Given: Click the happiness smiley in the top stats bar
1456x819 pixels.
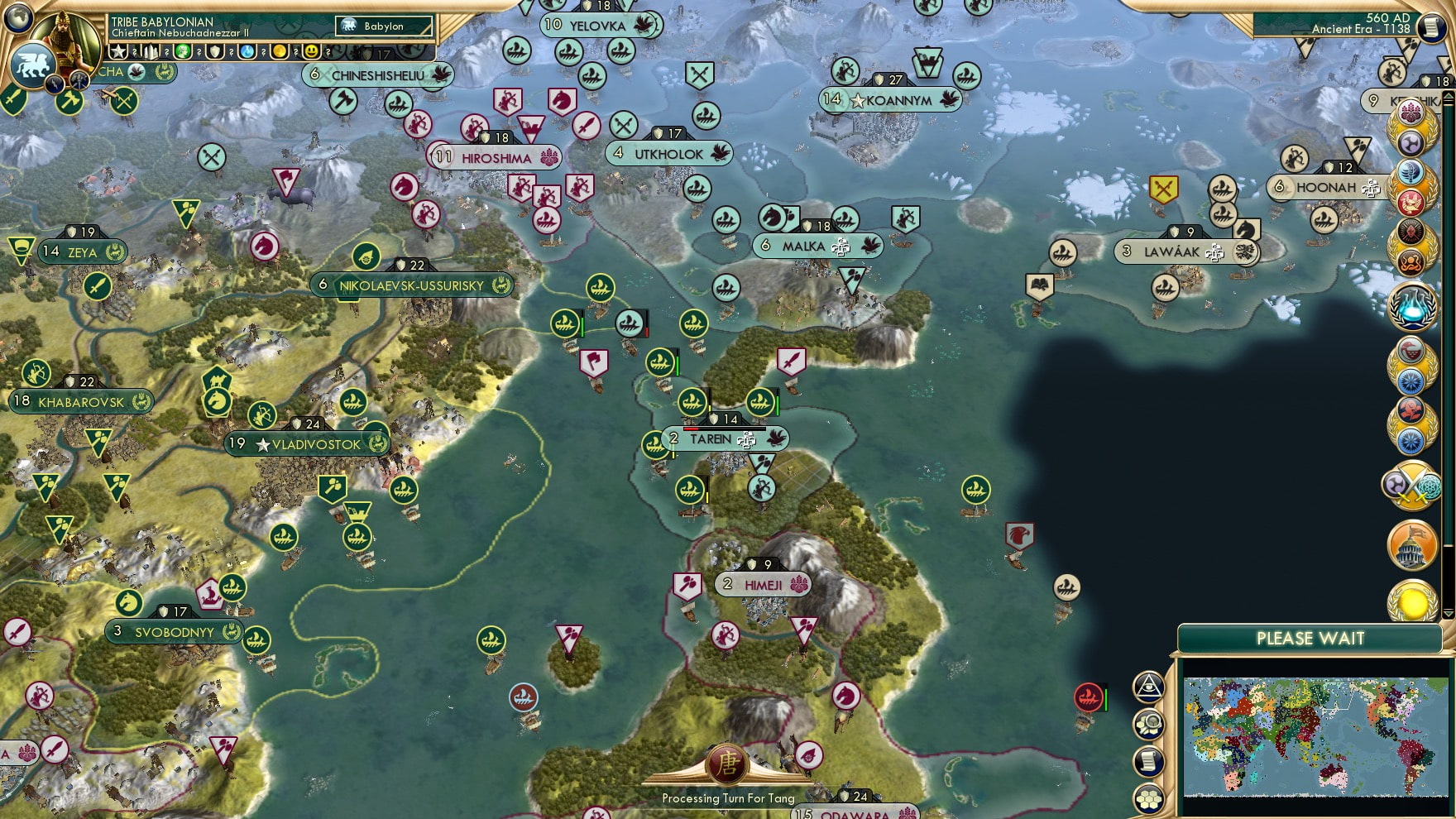Looking at the screenshot, I should [311, 51].
